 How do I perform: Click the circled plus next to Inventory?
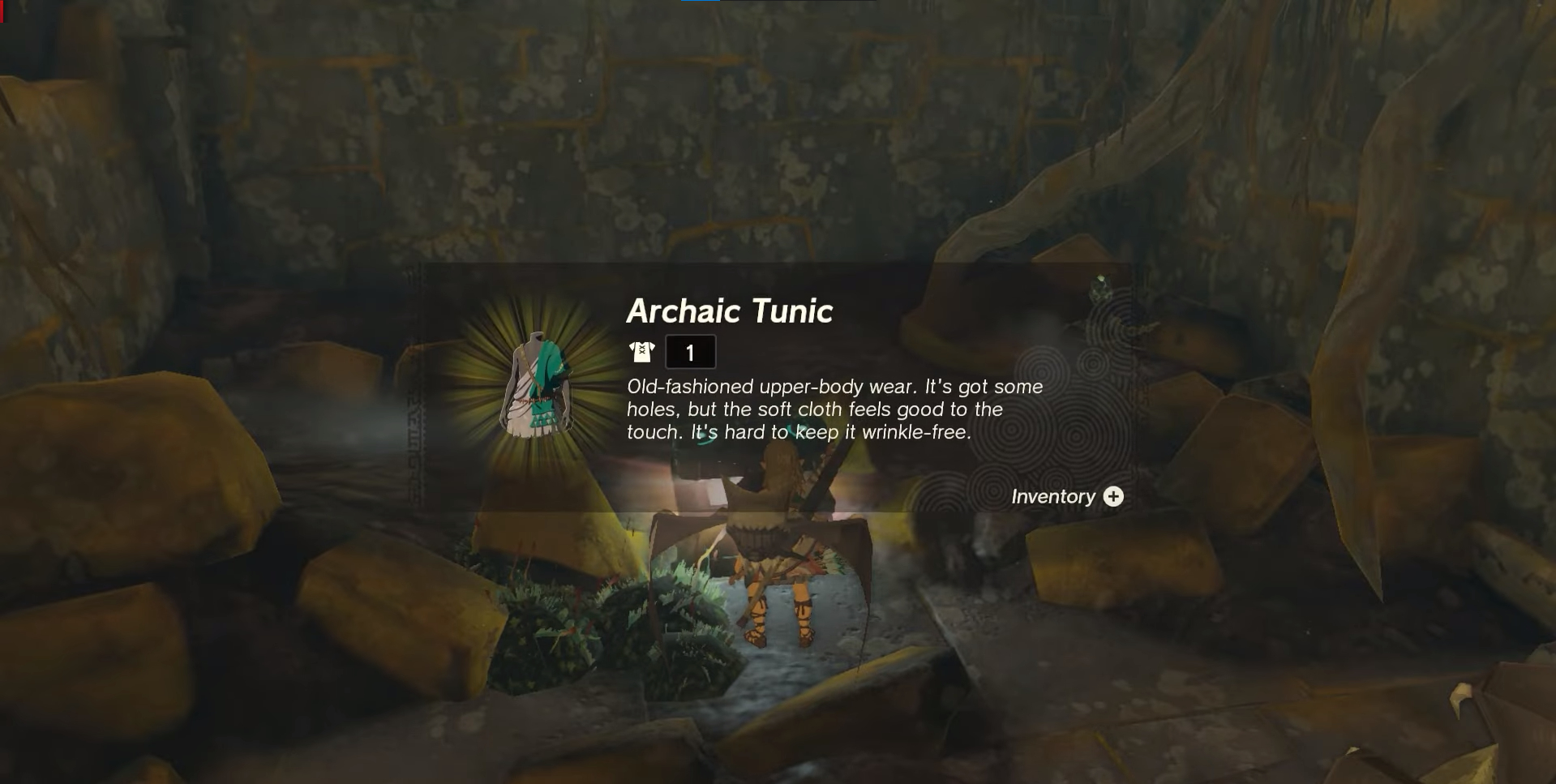click(x=1114, y=497)
